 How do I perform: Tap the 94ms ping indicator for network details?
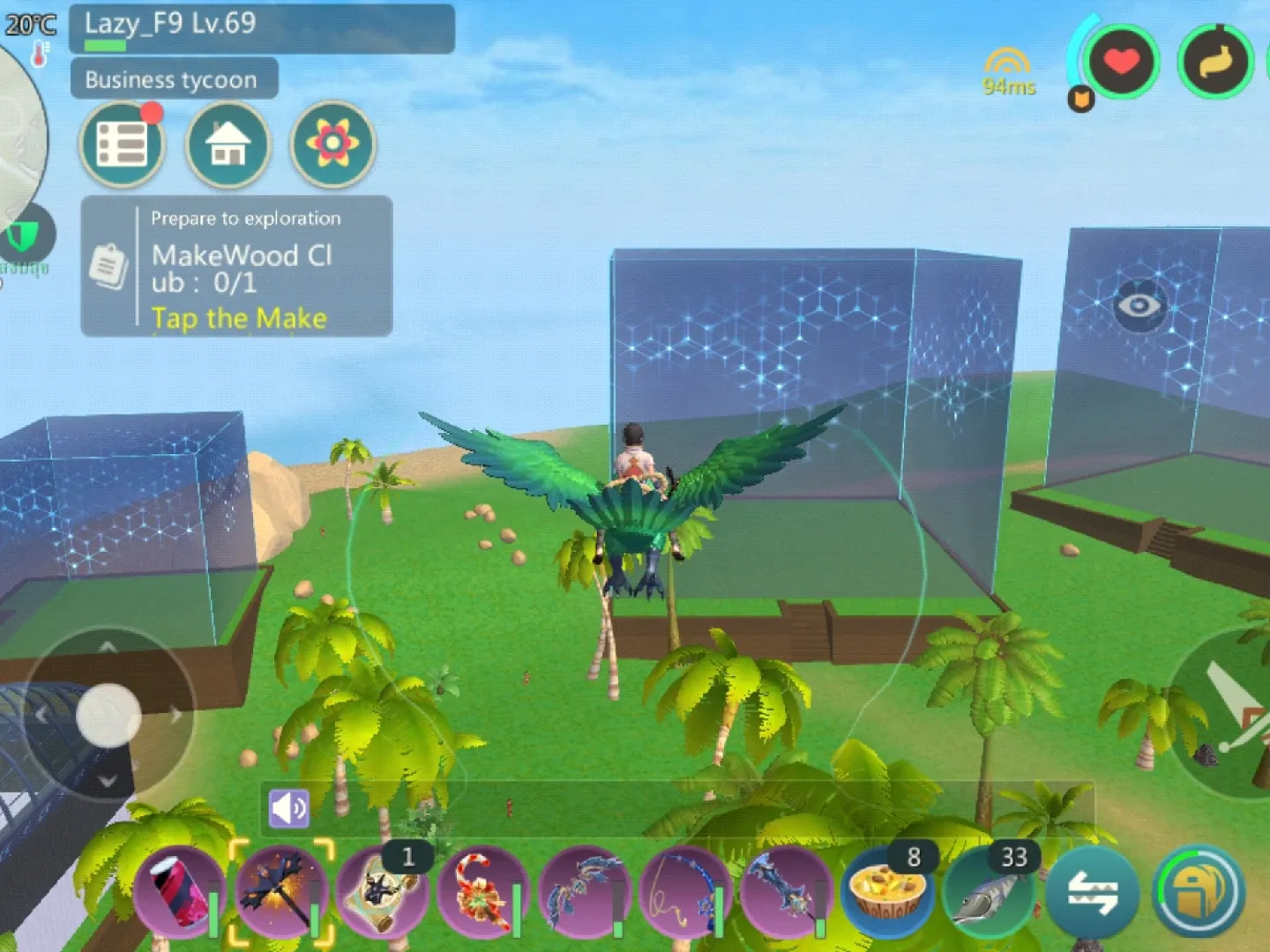(x=1008, y=71)
